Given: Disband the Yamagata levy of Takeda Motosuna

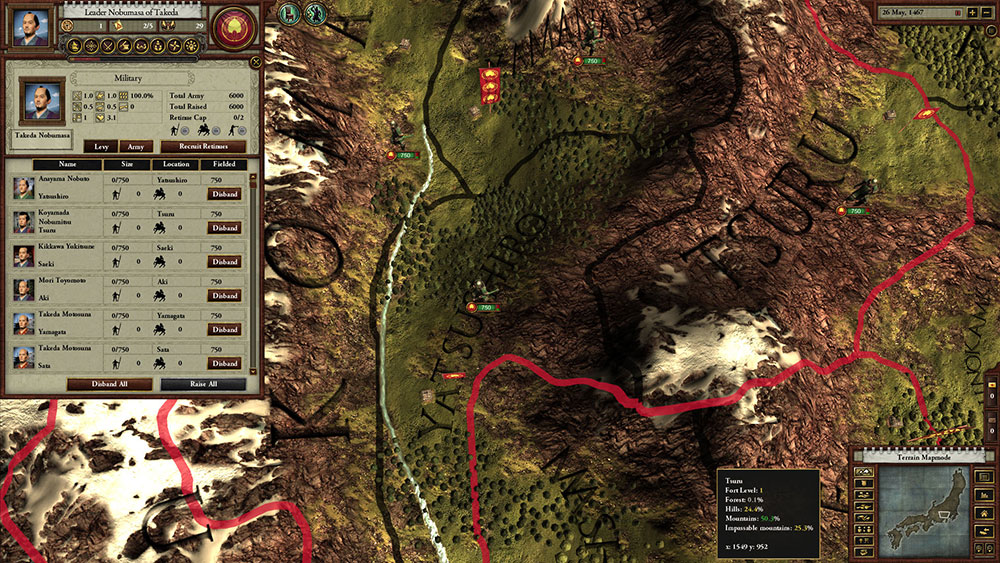Looking at the screenshot, I should (x=223, y=330).
